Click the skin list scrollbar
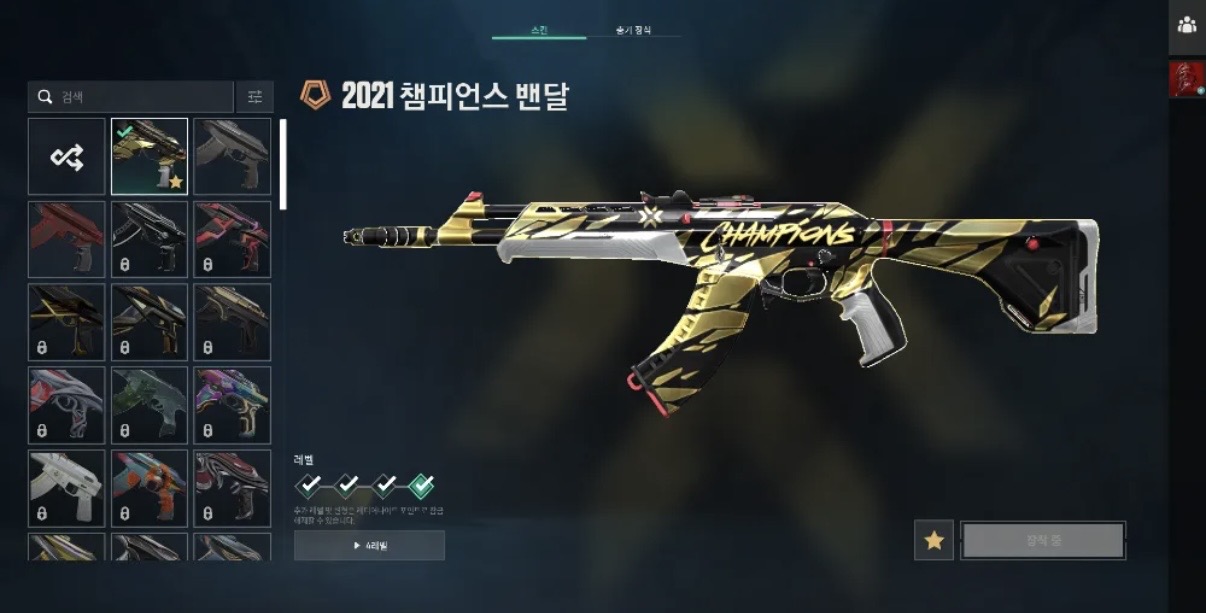The width and height of the screenshot is (1206, 613). click(x=283, y=165)
